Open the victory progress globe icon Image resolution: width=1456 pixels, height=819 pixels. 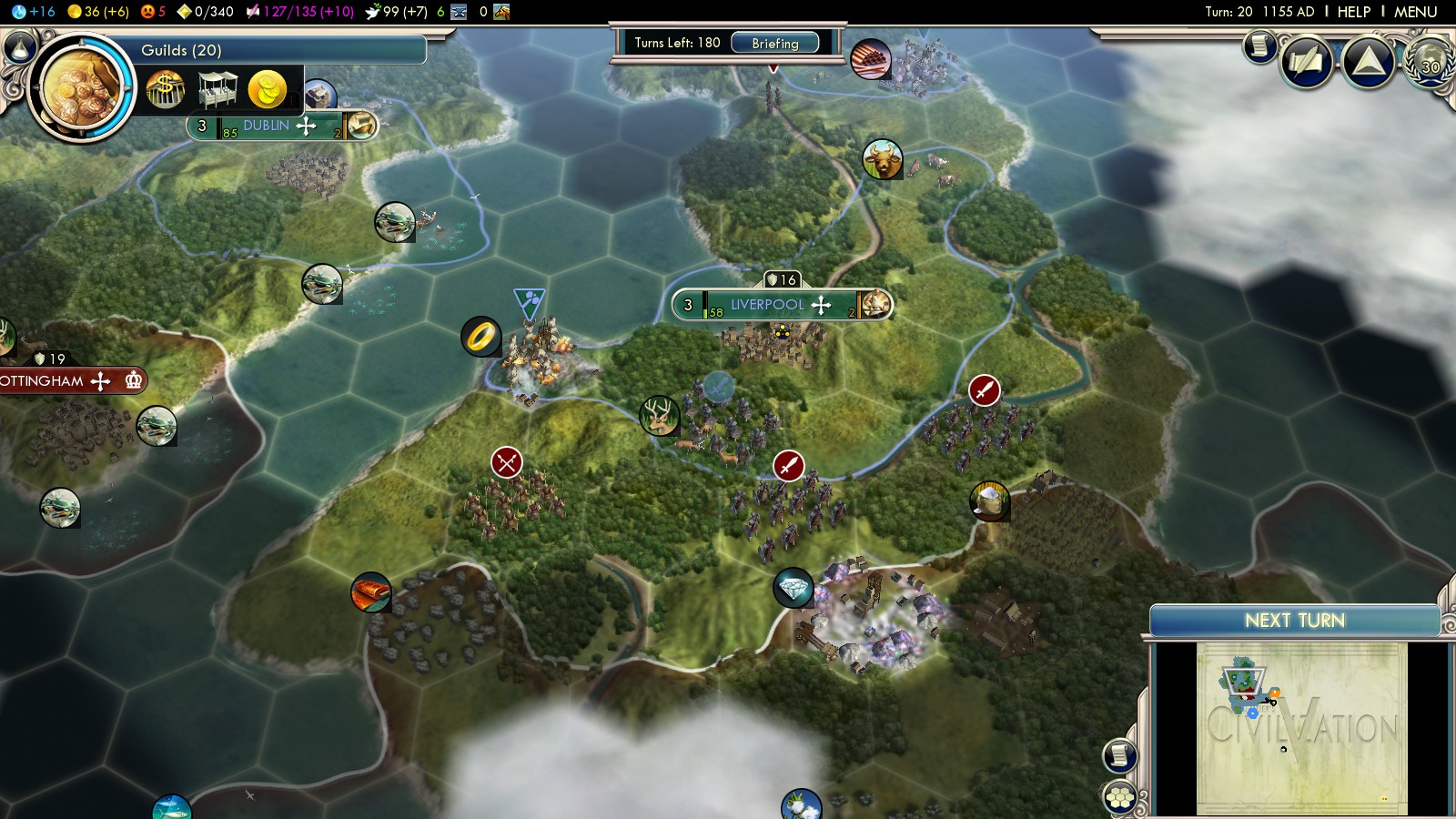click(x=1431, y=64)
